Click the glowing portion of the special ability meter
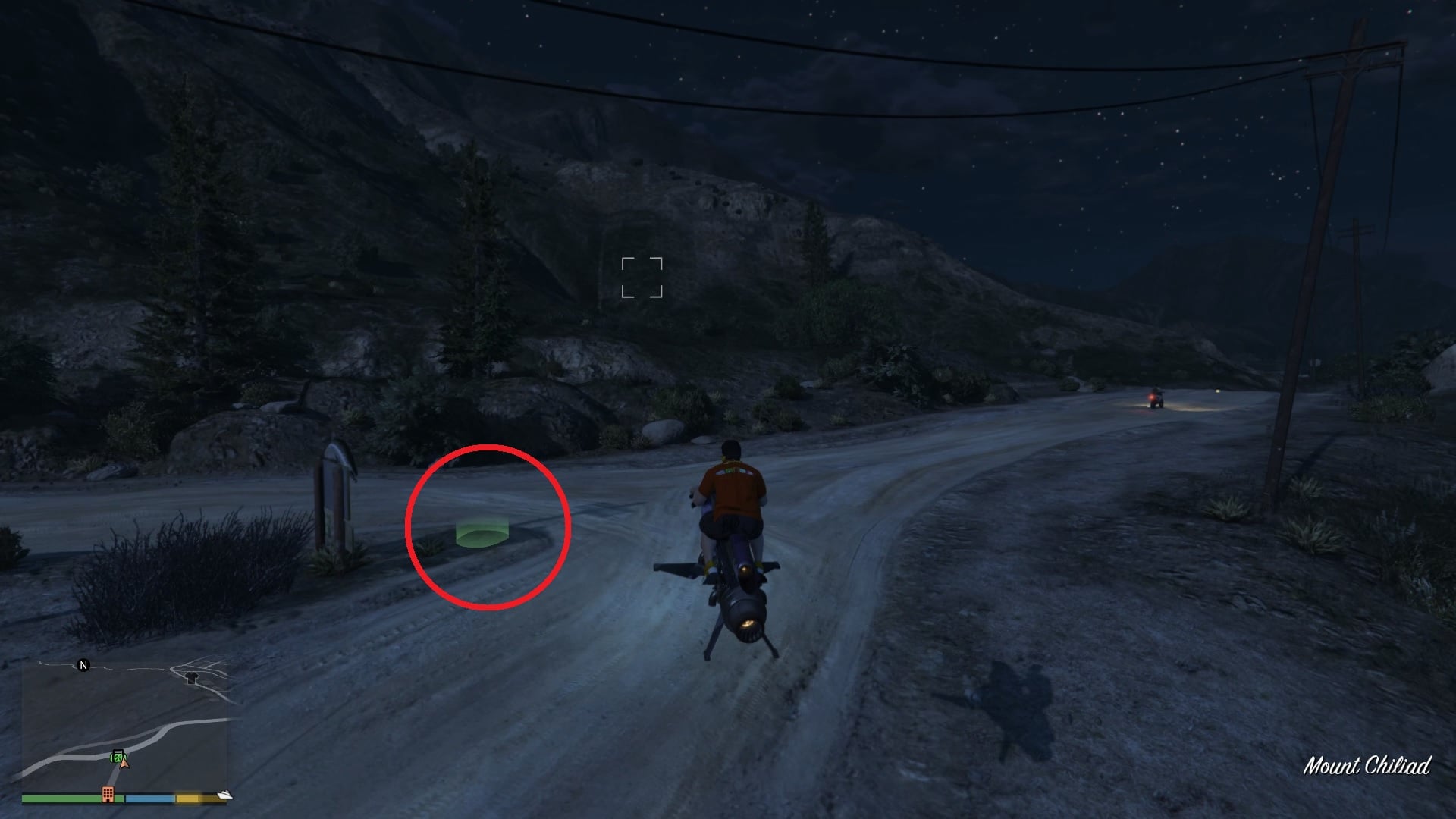The width and height of the screenshot is (1456, 819). 188,796
